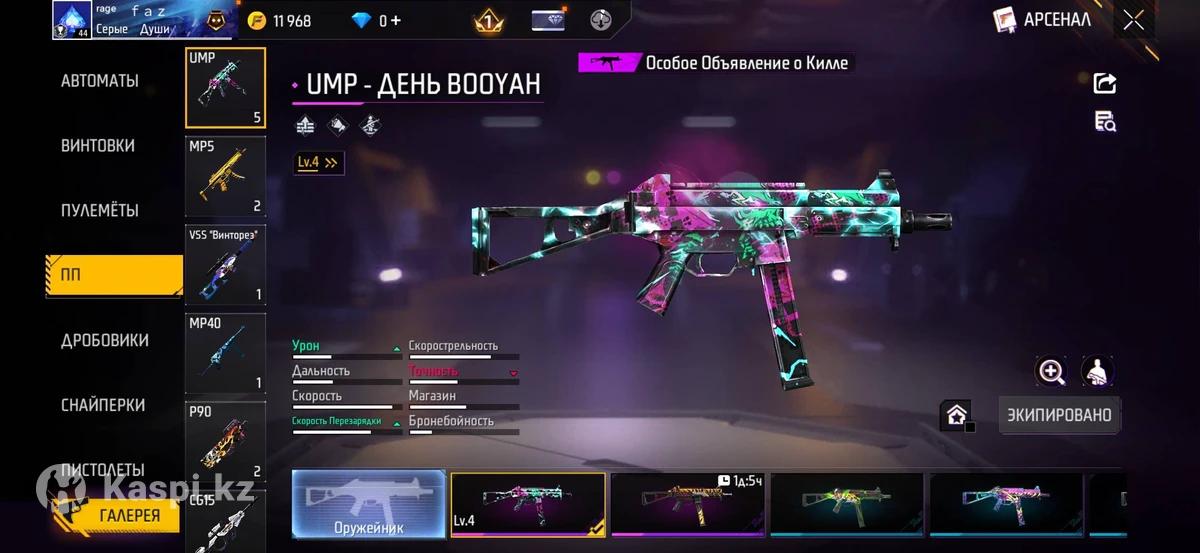Show the Дробовики weapon category
1200x553 pixels.
pos(105,341)
